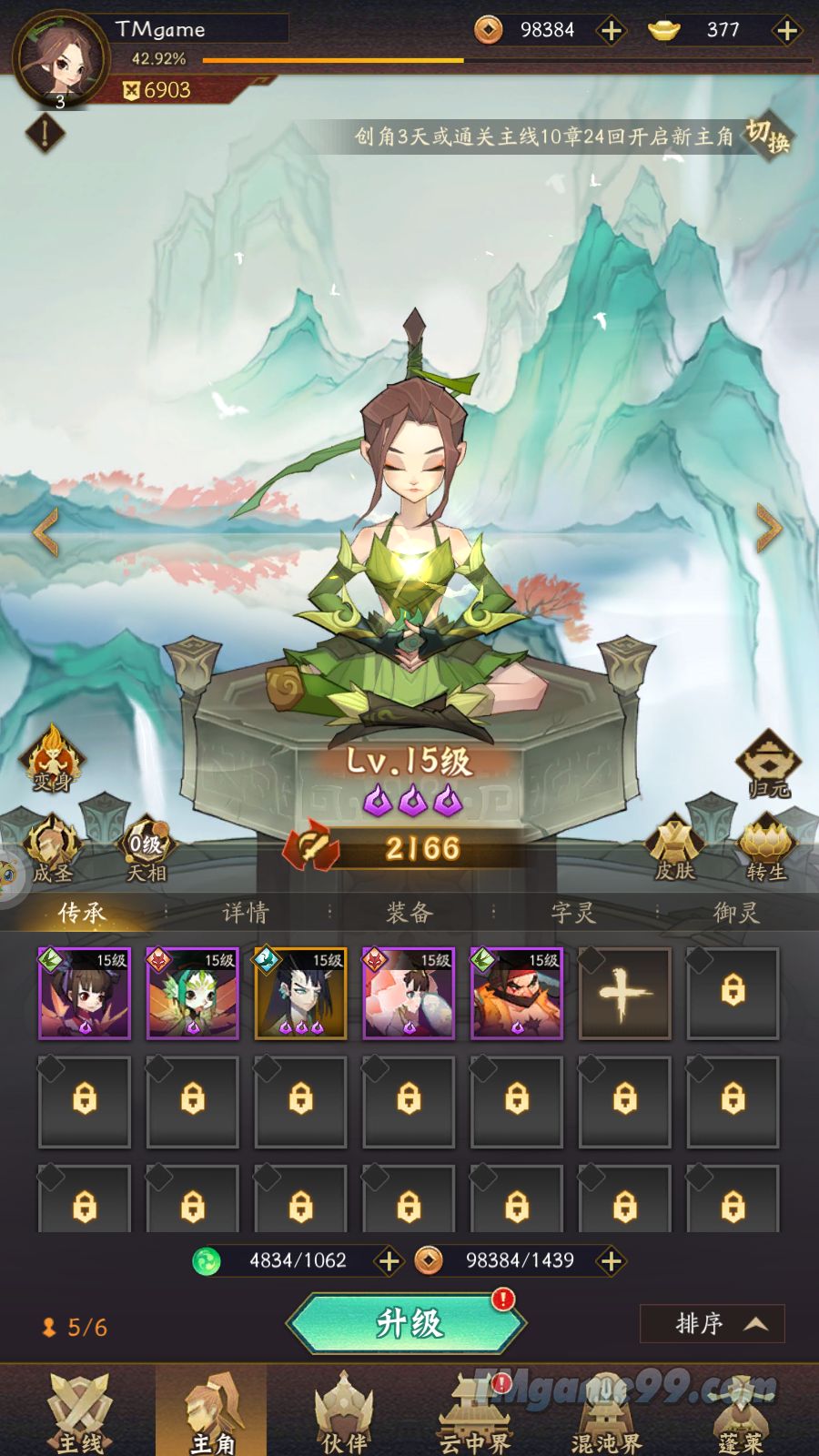Open the 归元 cauldron icon
Screen dimensions: 819x1456
(x=768, y=763)
